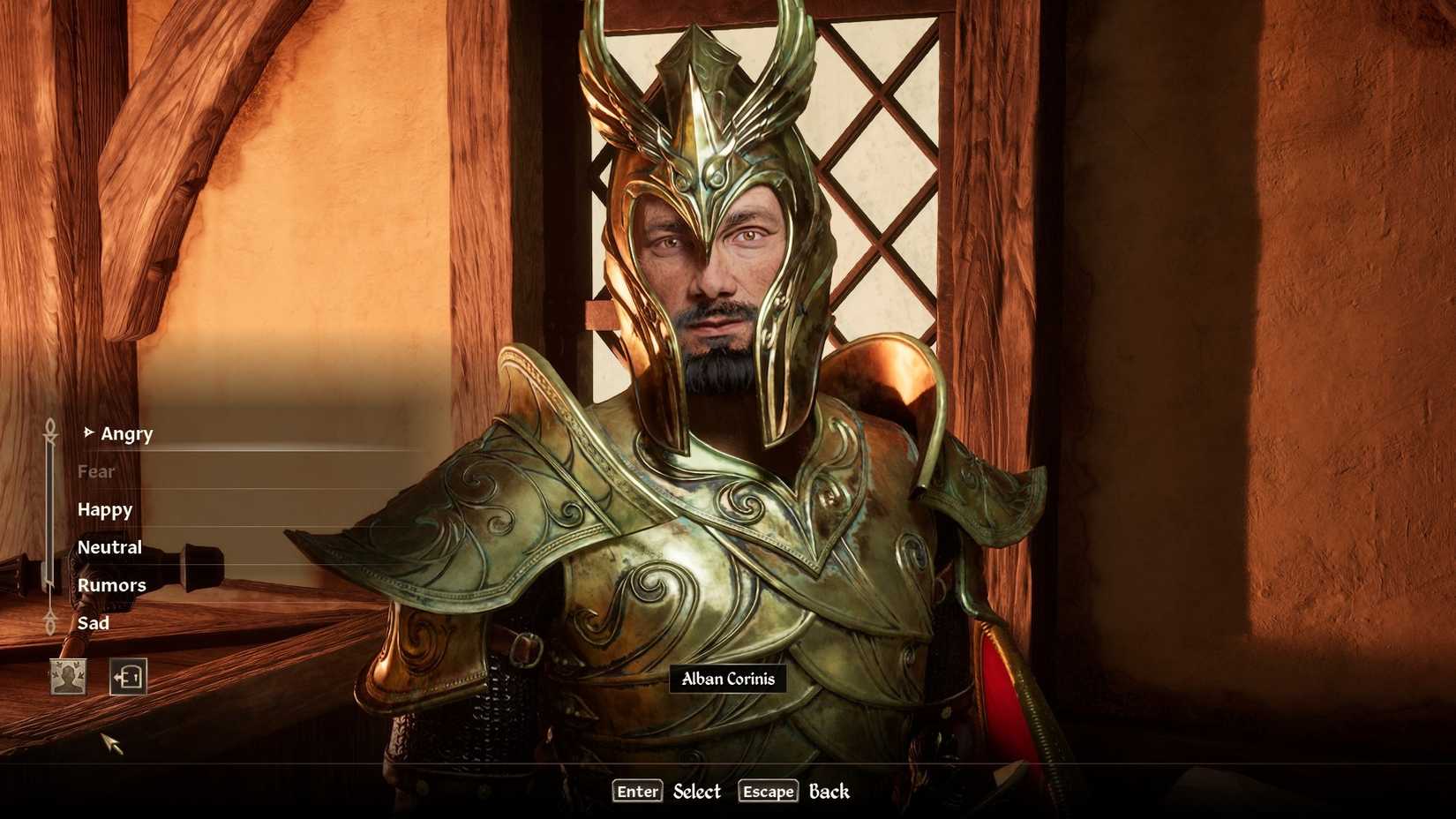This screenshot has width=1456, height=819.
Task: Click the Alban Corinis nameplate
Action: pyautogui.click(x=728, y=680)
